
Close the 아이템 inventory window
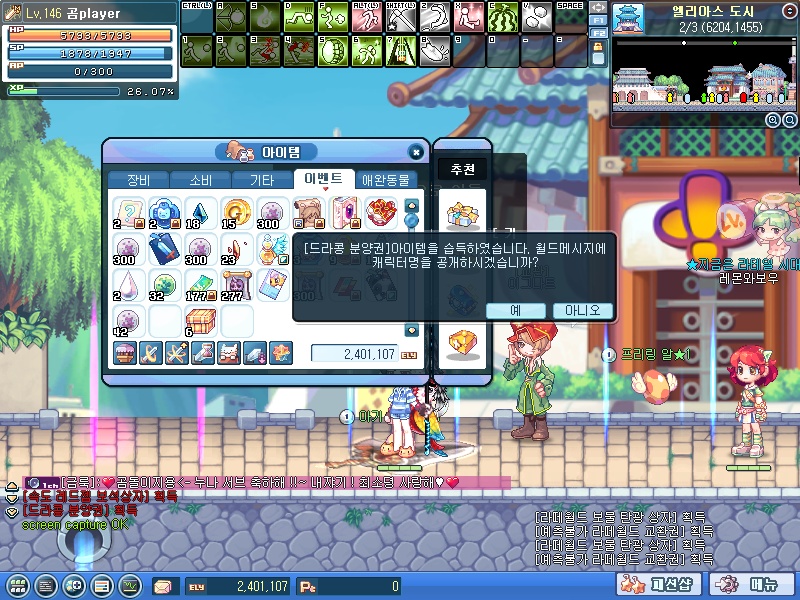point(416,152)
